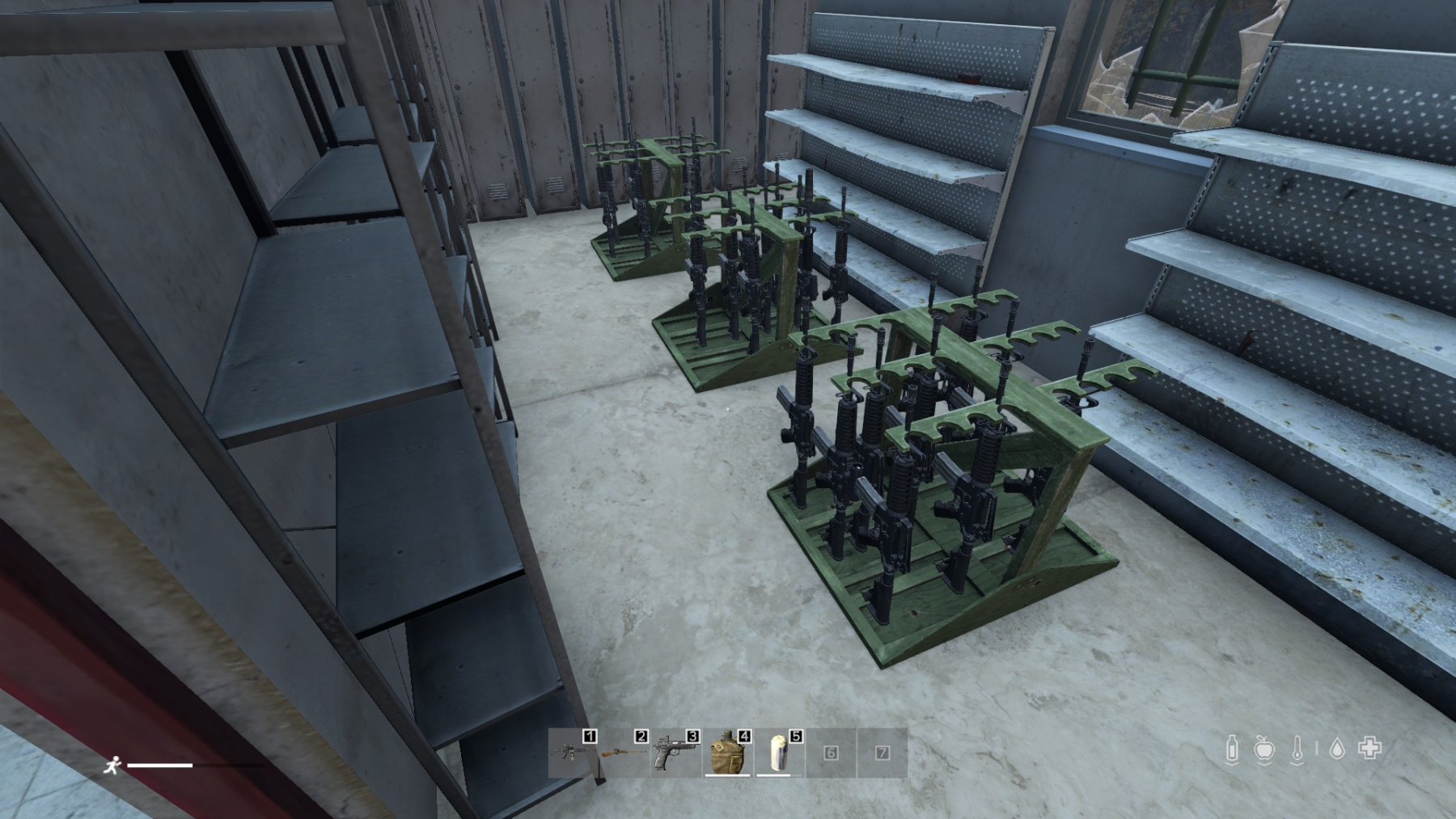Click the water bottle thirst icon
The image size is (1456, 819).
1232,749
